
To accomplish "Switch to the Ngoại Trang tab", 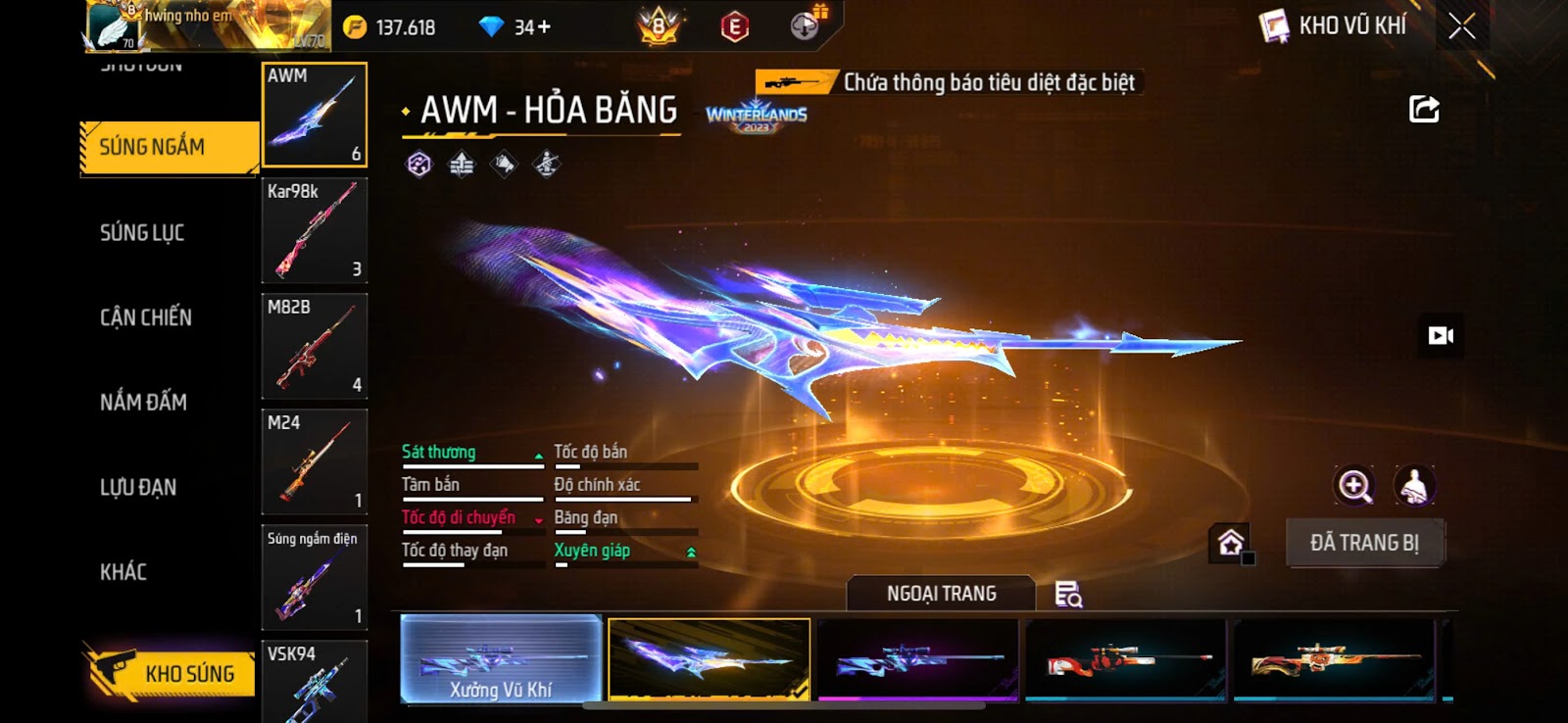I will (941, 594).
